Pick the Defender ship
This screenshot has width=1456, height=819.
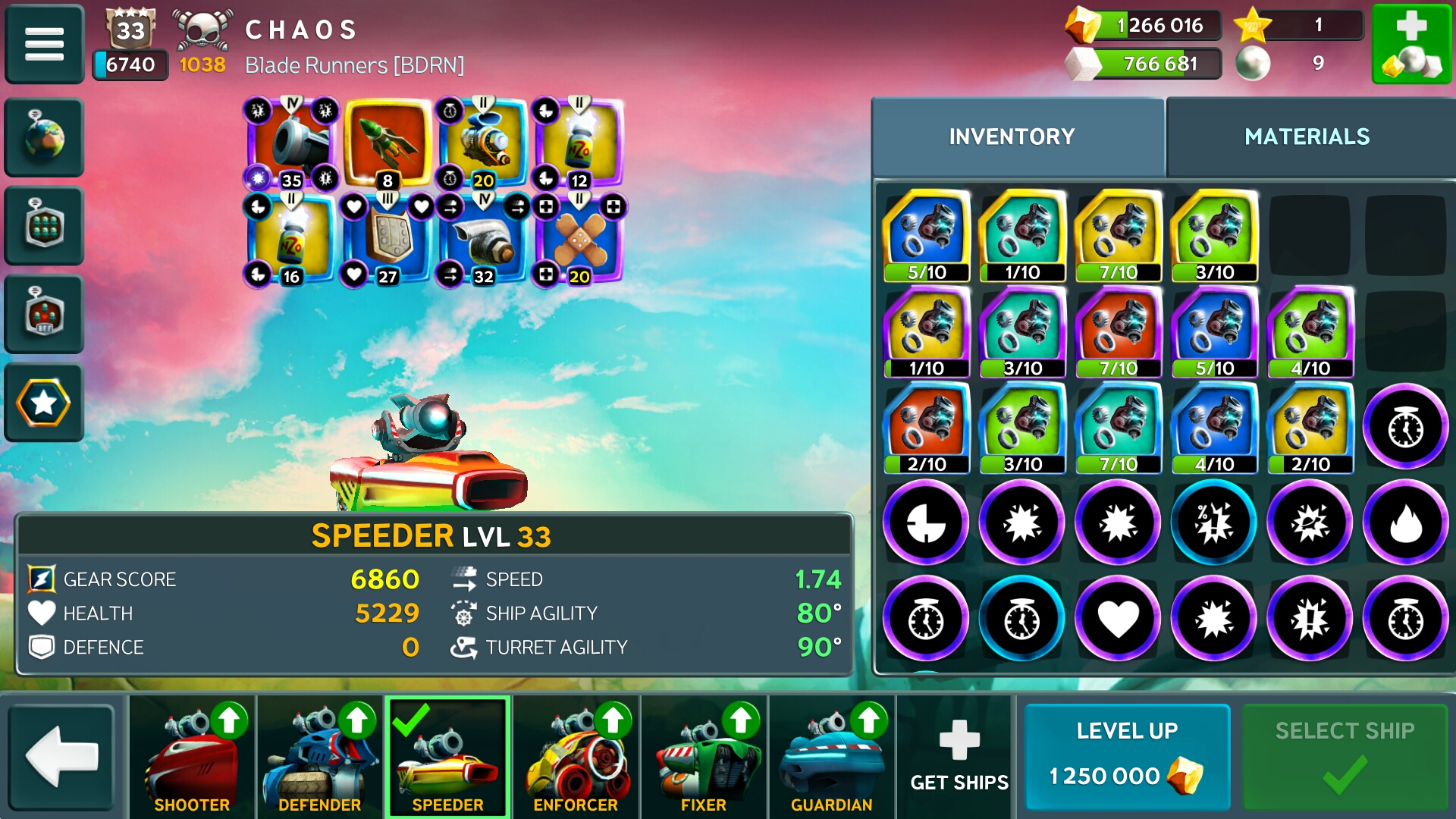pos(319,756)
